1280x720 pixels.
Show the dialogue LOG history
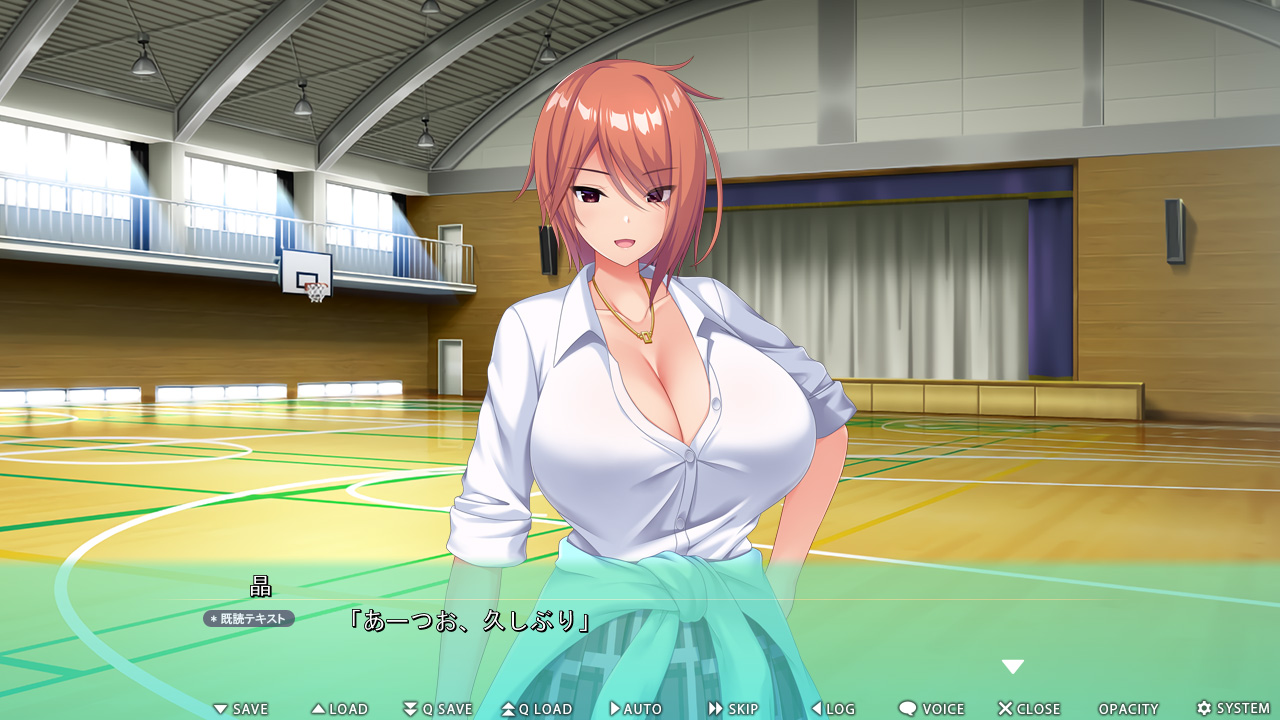coord(833,709)
